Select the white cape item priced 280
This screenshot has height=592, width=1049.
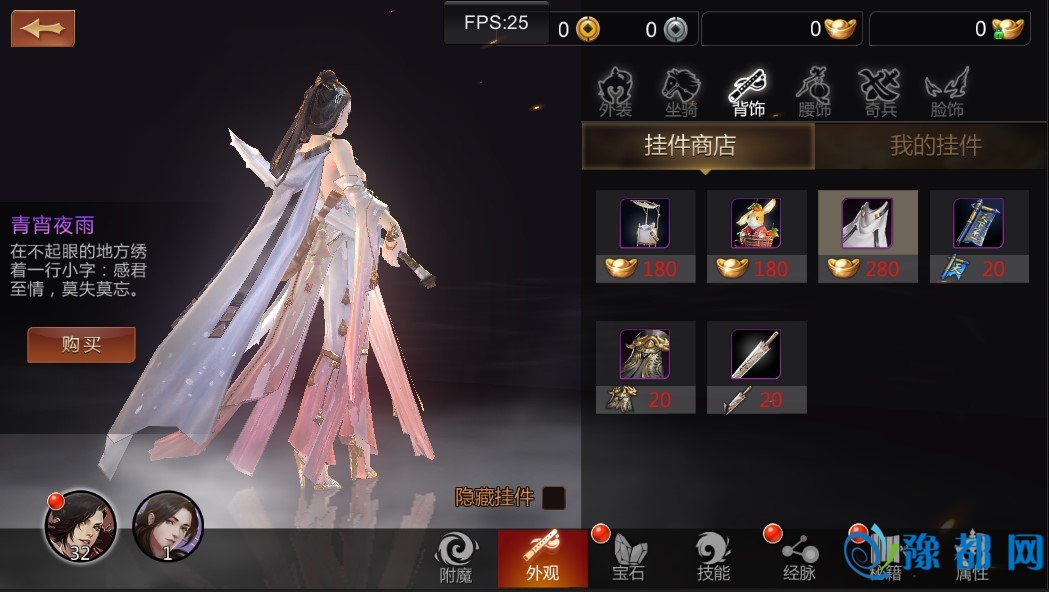click(867, 236)
